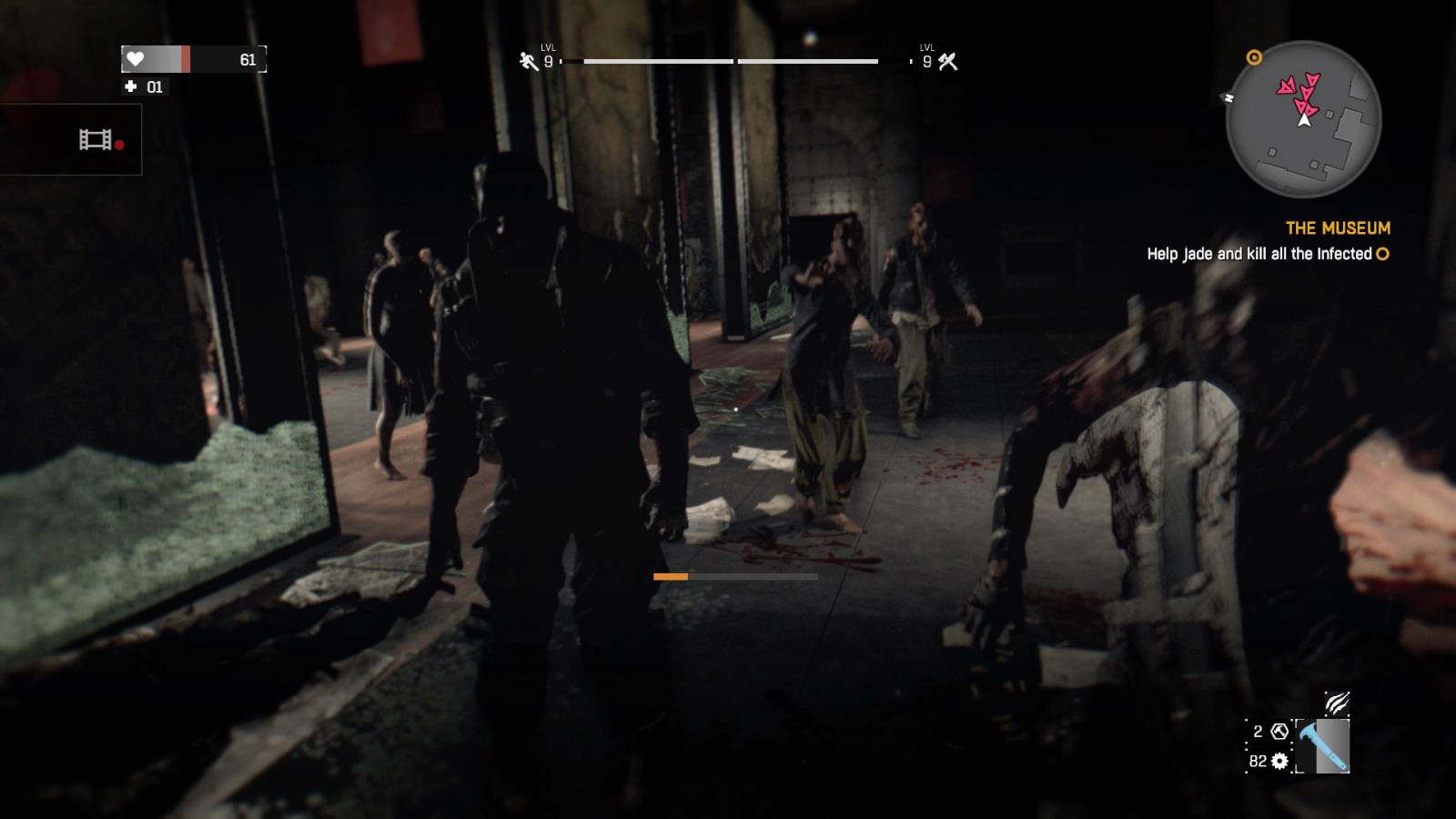Click the objective waypoint compass dot above minimap

pos(1253,56)
